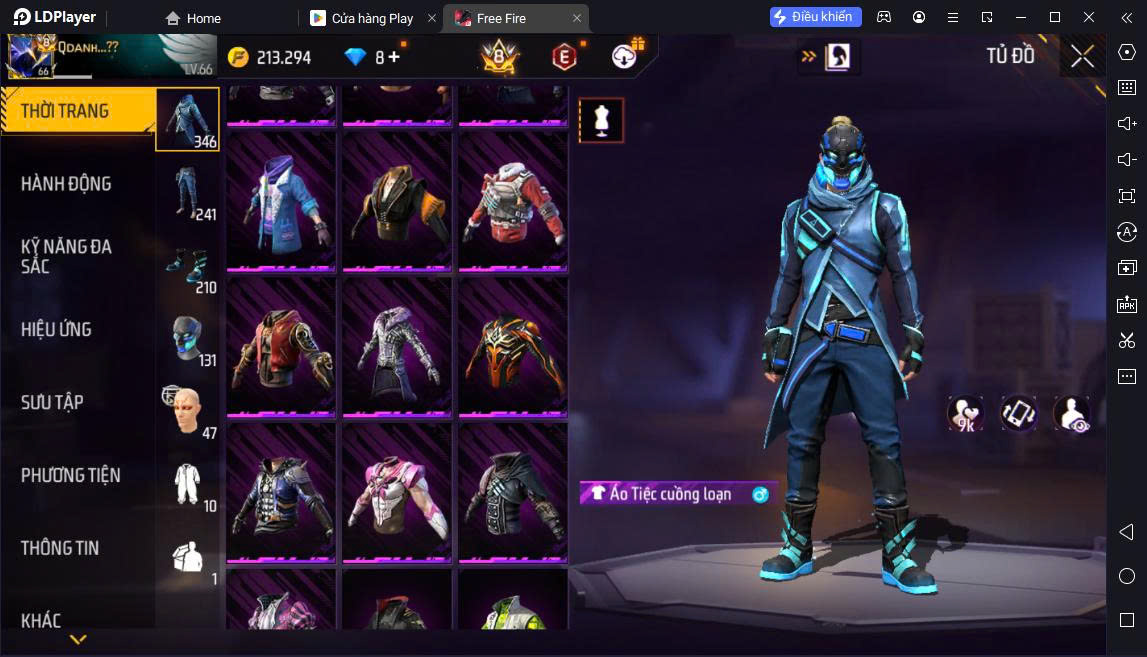Select the blue hoodie jacket item

283,202
